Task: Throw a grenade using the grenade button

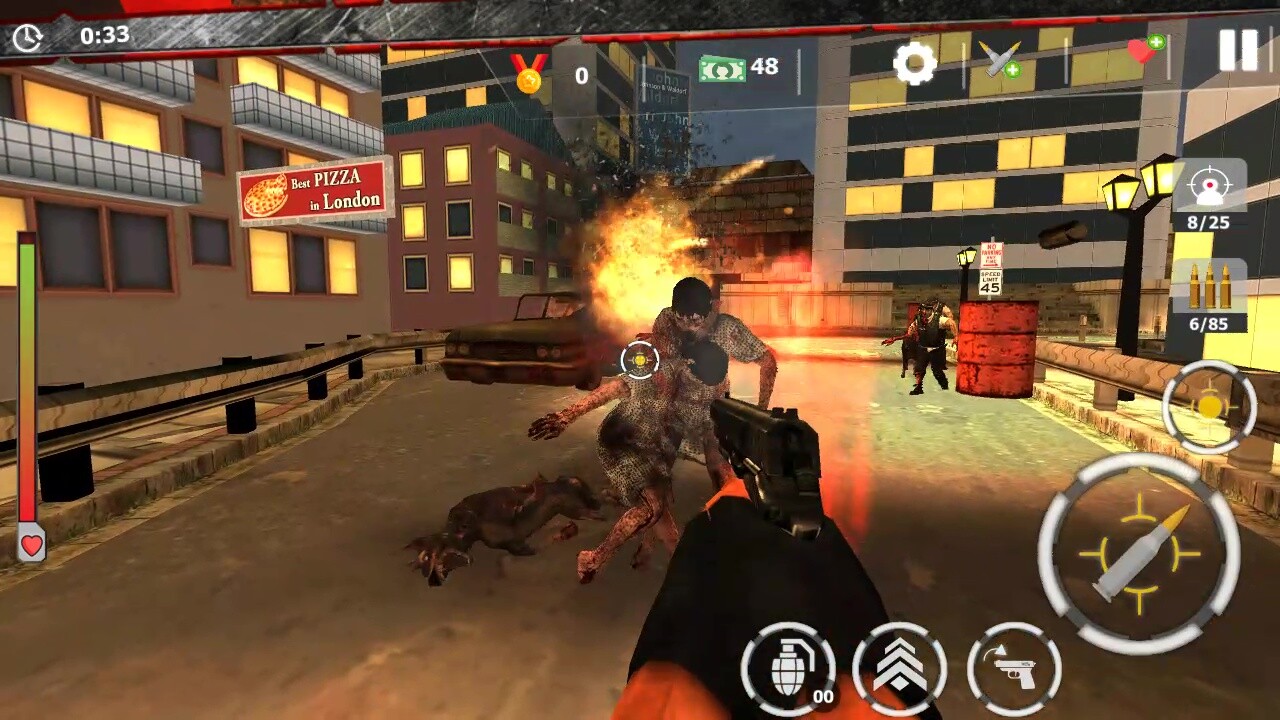Action: [789, 668]
